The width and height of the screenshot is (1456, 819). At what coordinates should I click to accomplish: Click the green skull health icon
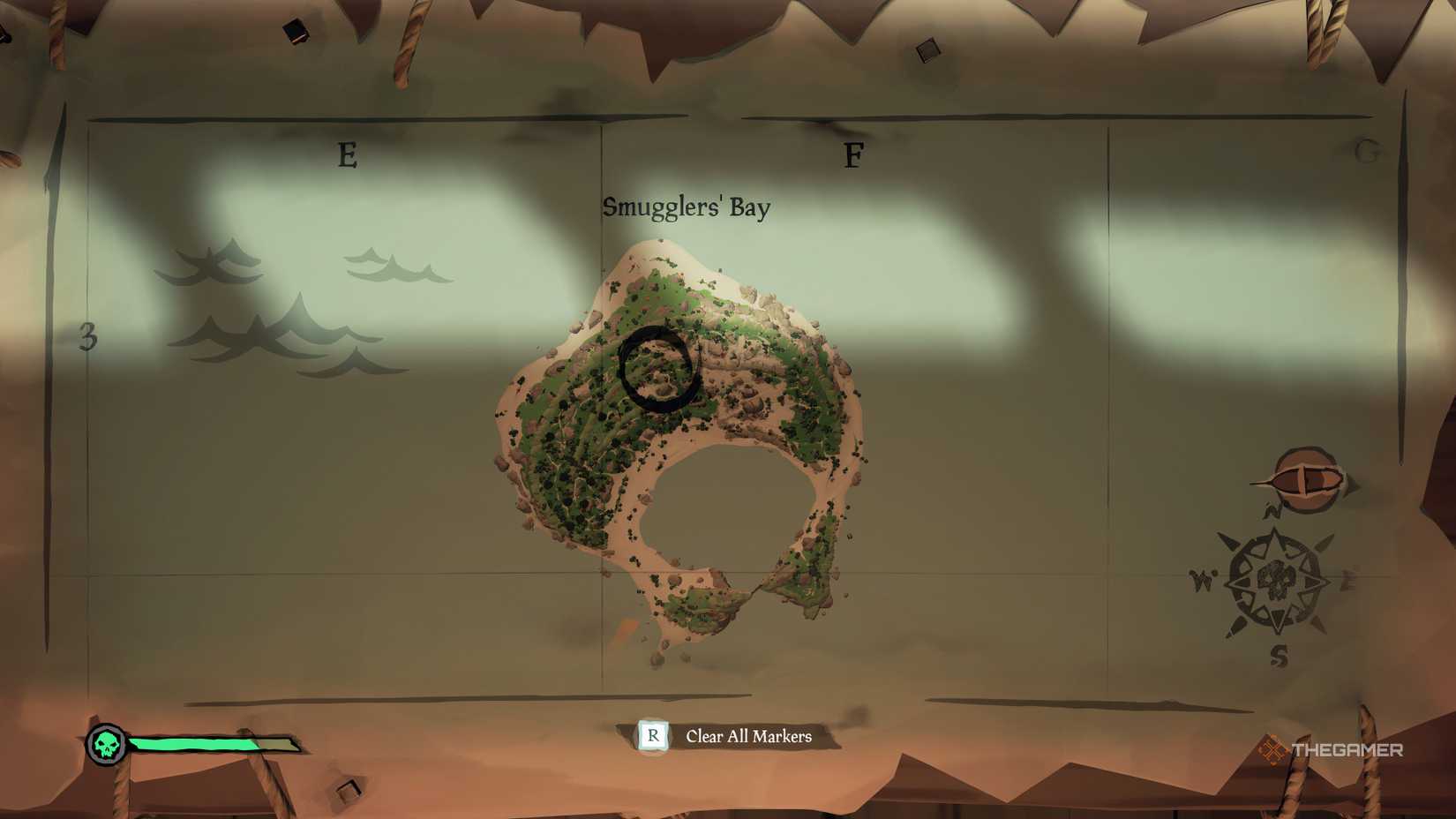[106, 744]
